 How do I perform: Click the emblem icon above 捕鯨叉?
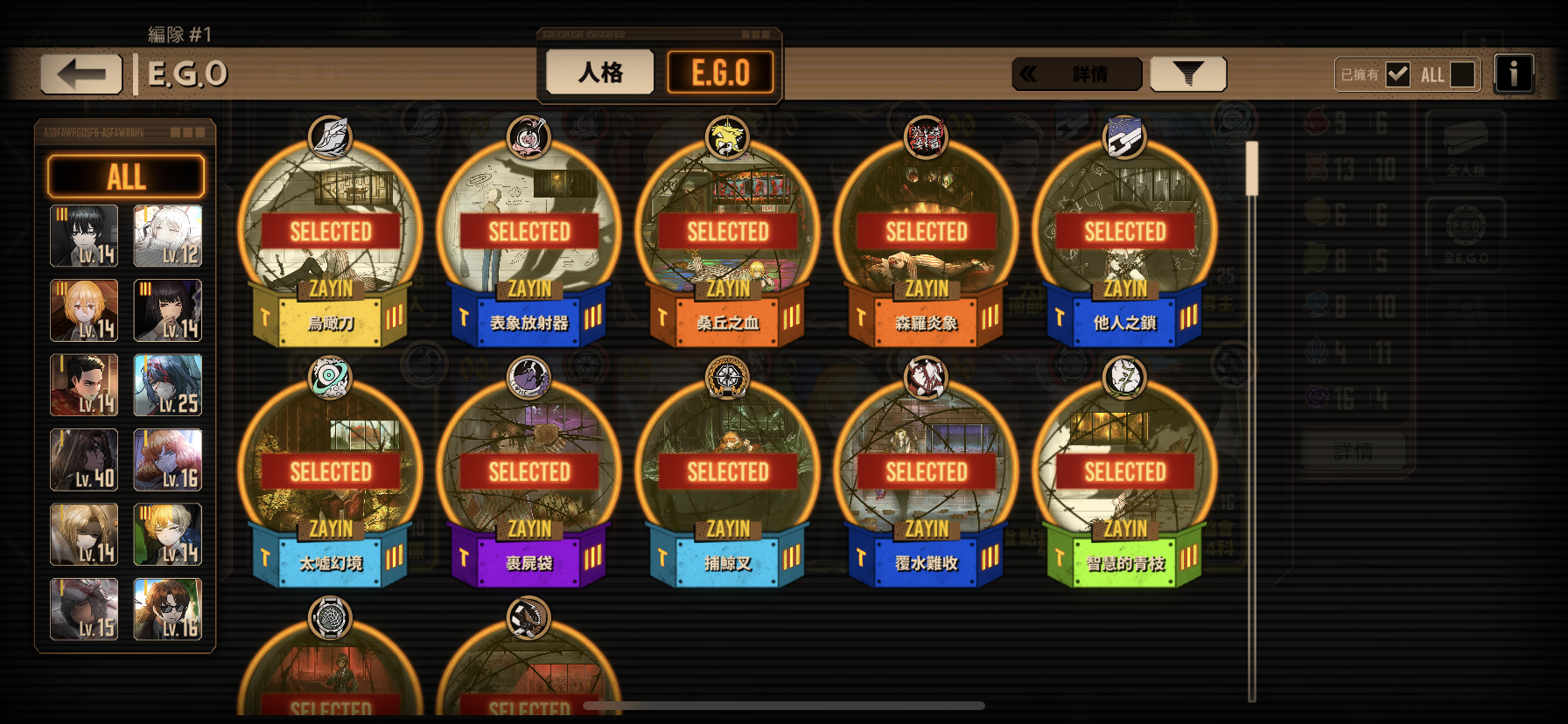(x=726, y=378)
